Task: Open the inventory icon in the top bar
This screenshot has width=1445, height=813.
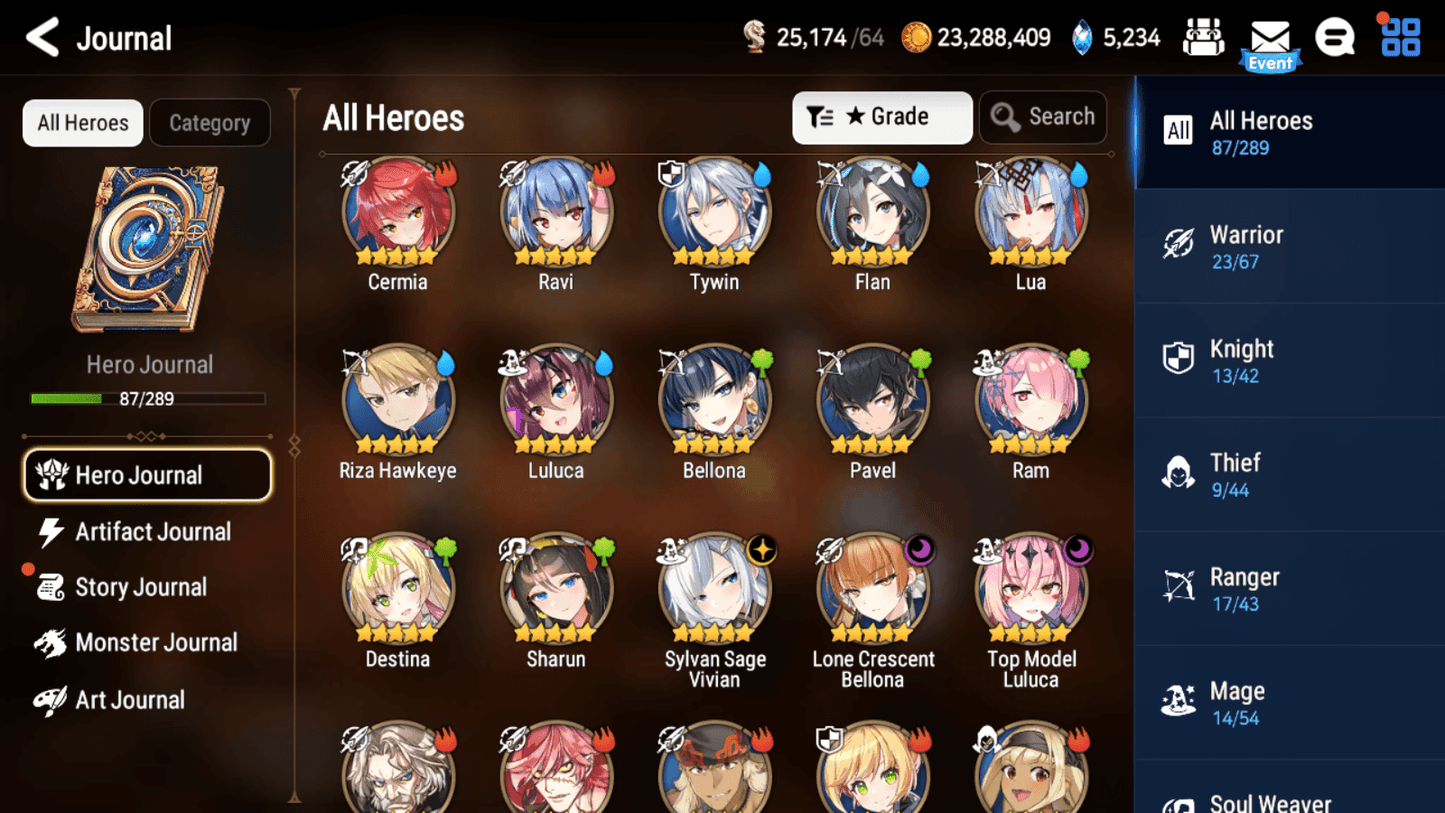Action: [1203, 36]
